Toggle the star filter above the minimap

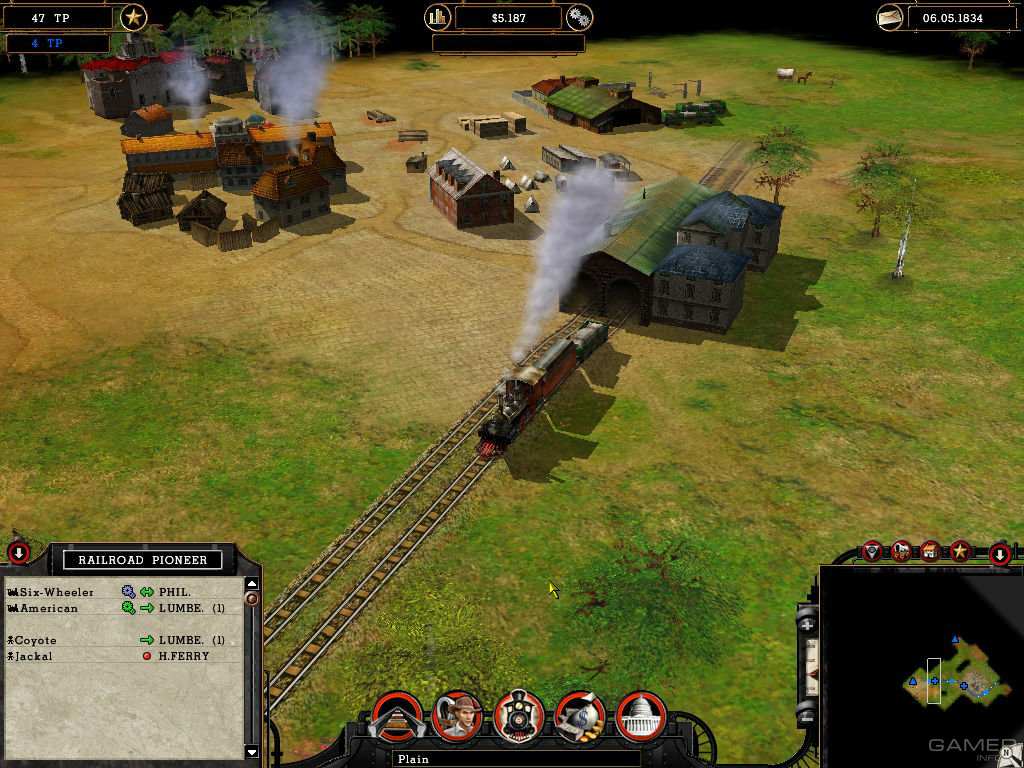(960, 550)
